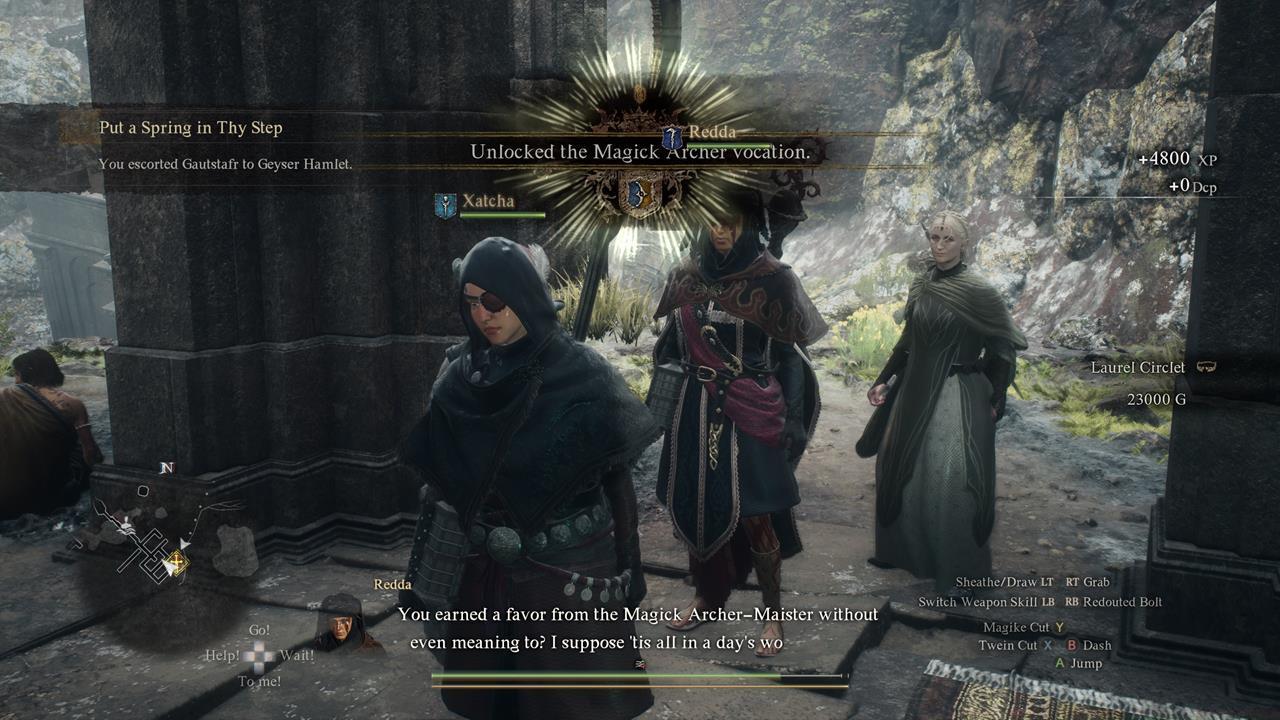Open the Magick Archer crest emblem
This screenshot has width=1280, height=720.
point(640,195)
